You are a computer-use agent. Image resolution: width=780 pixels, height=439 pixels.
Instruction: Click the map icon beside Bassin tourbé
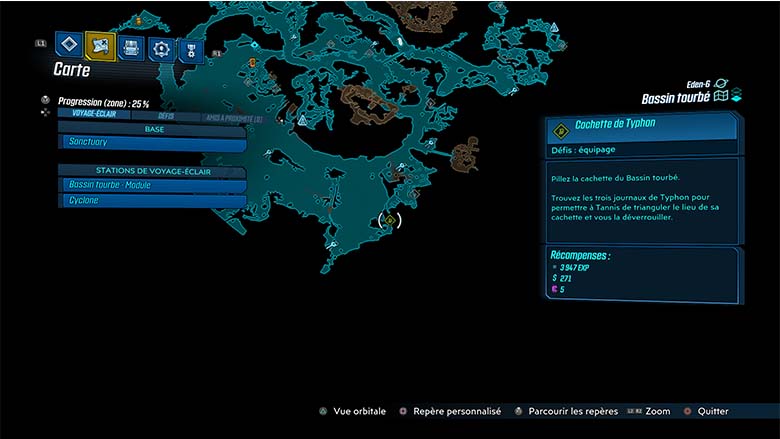point(720,97)
